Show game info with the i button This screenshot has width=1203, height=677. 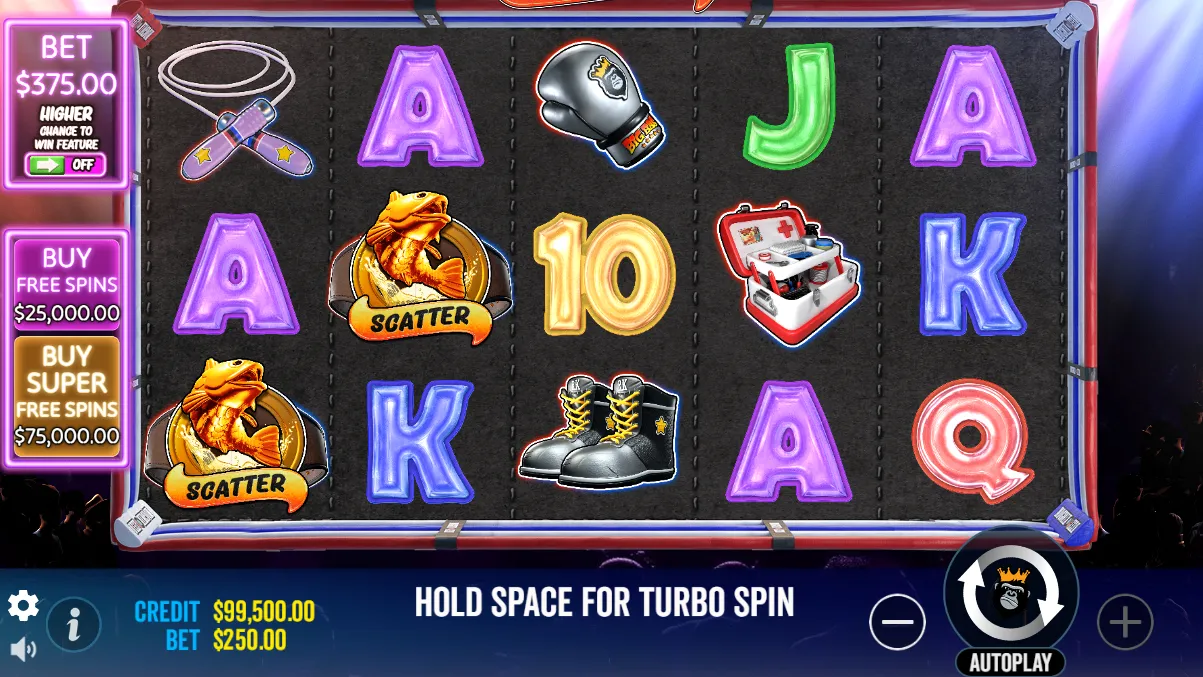pos(73,625)
